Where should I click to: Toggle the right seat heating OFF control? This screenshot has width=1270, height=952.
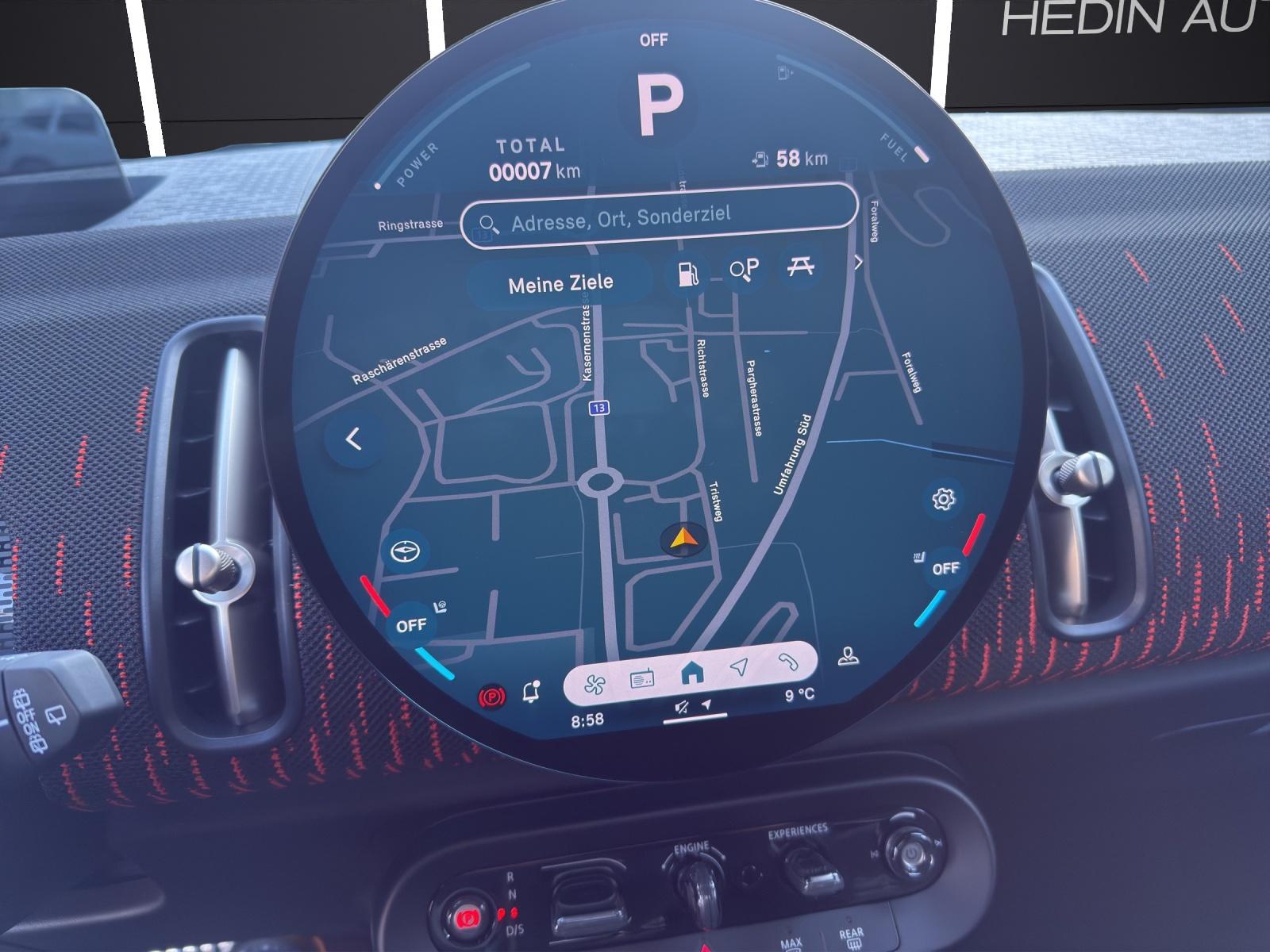945,568
